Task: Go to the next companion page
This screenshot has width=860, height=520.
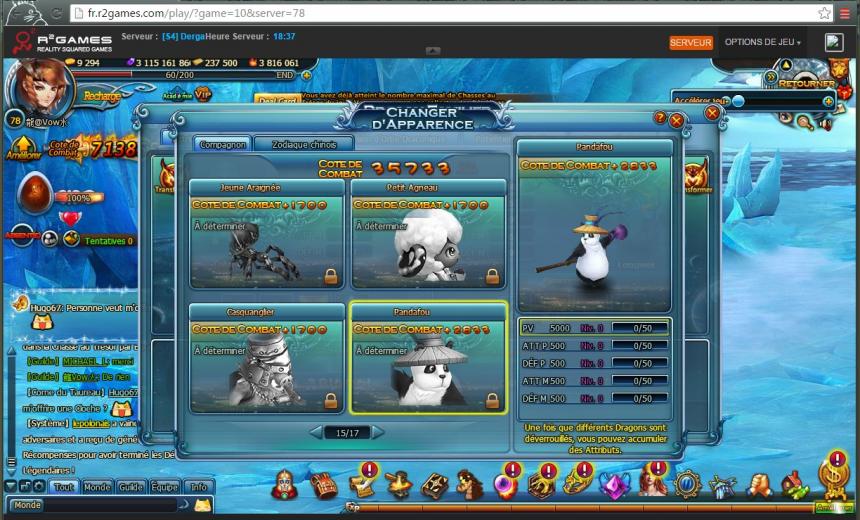Action: point(378,433)
